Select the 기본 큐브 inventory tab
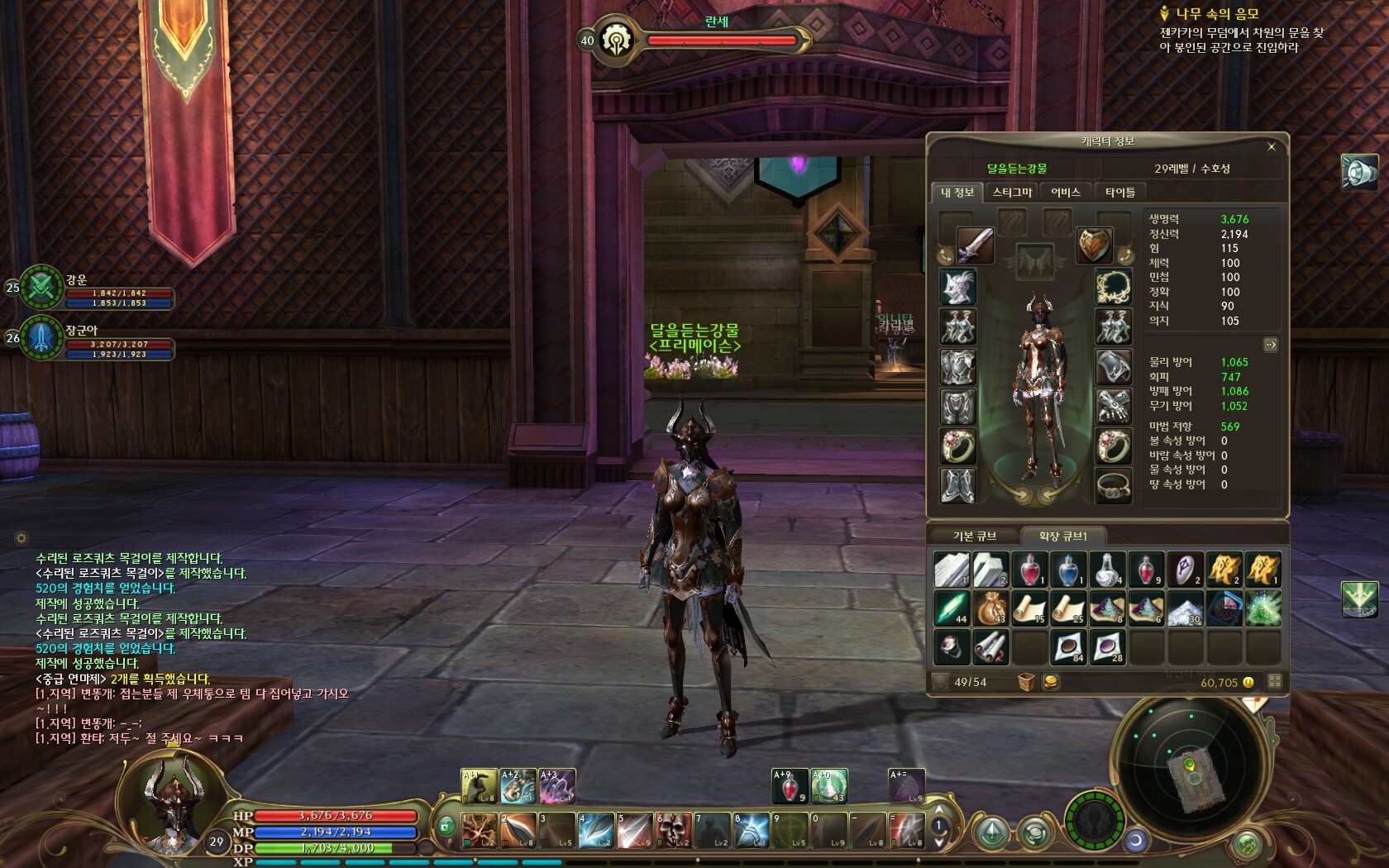The image size is (1389, 868). (975, 537)
